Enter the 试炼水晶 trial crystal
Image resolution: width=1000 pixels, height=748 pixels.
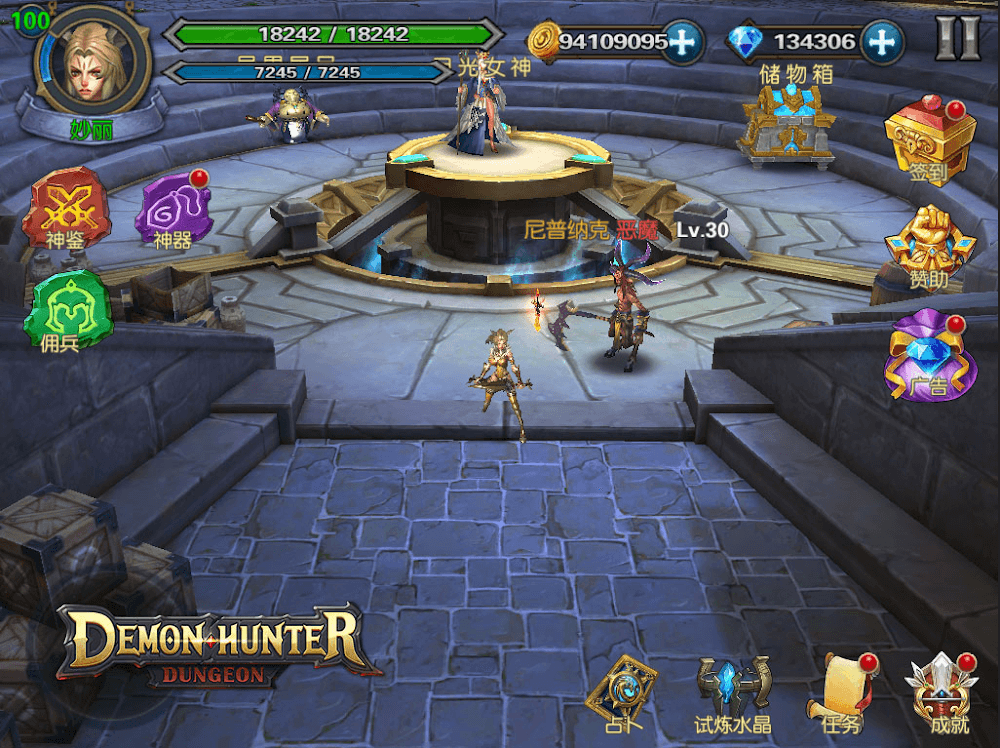point(733,693)
